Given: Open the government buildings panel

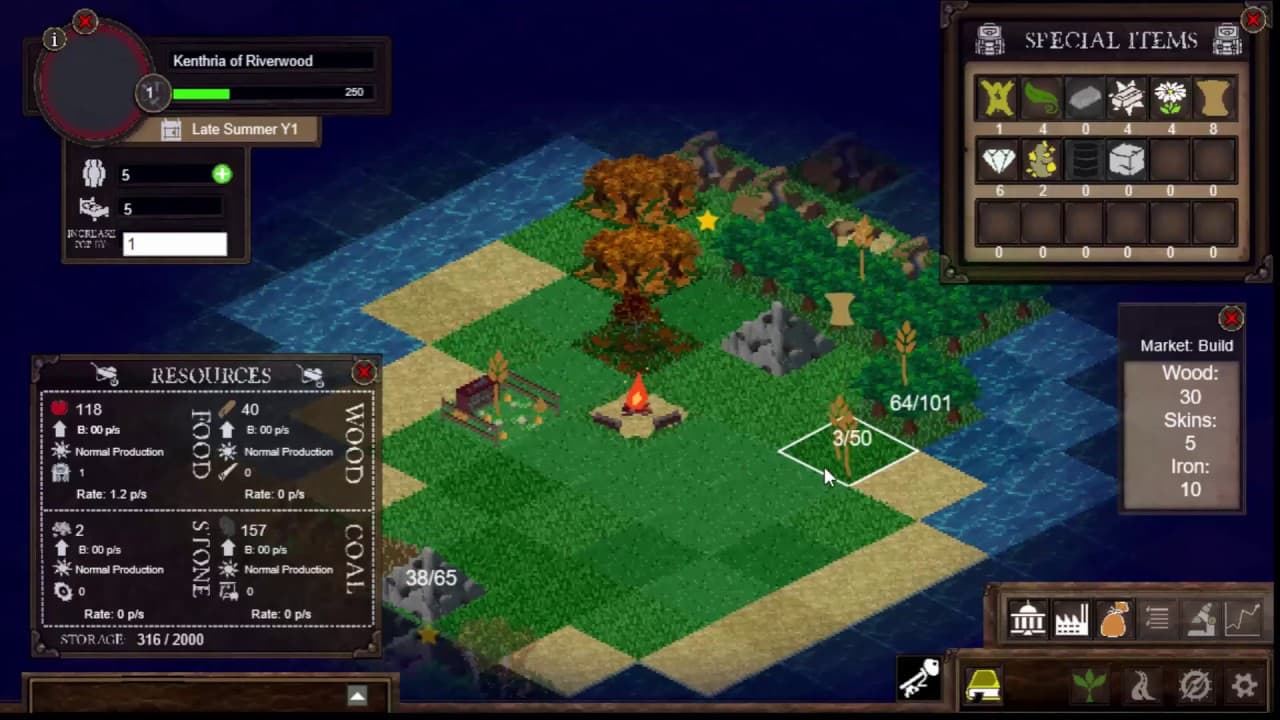Looking at the screenshot, I should [1028, 620].
